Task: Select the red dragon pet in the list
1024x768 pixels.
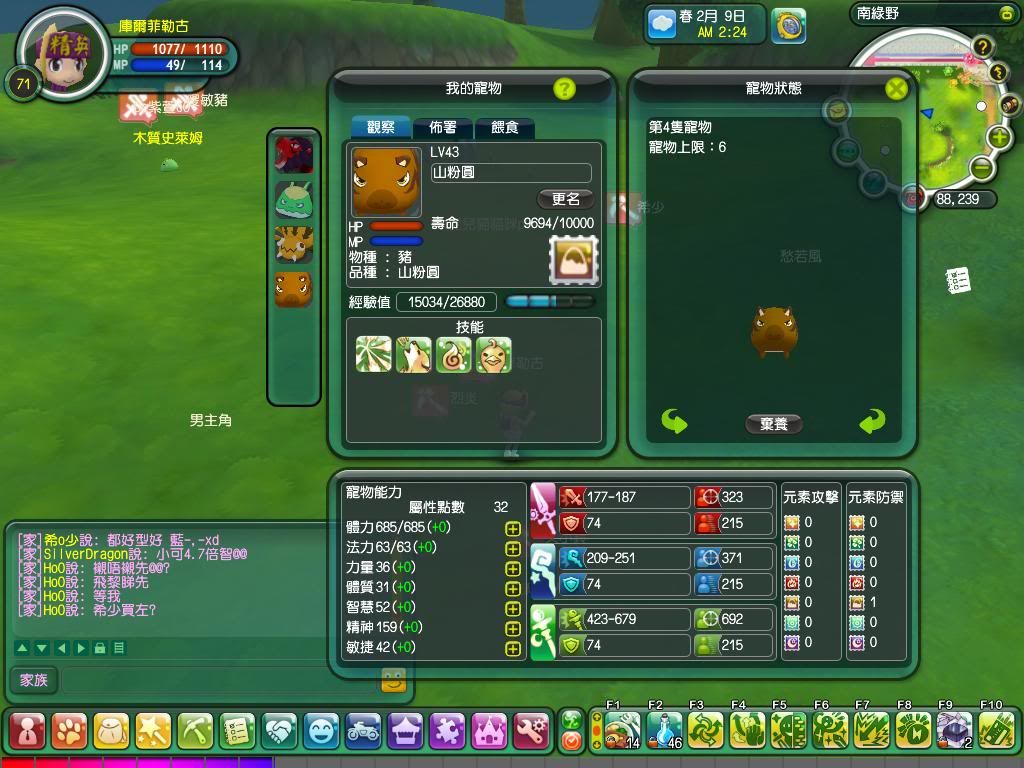Action: [294, 155]
